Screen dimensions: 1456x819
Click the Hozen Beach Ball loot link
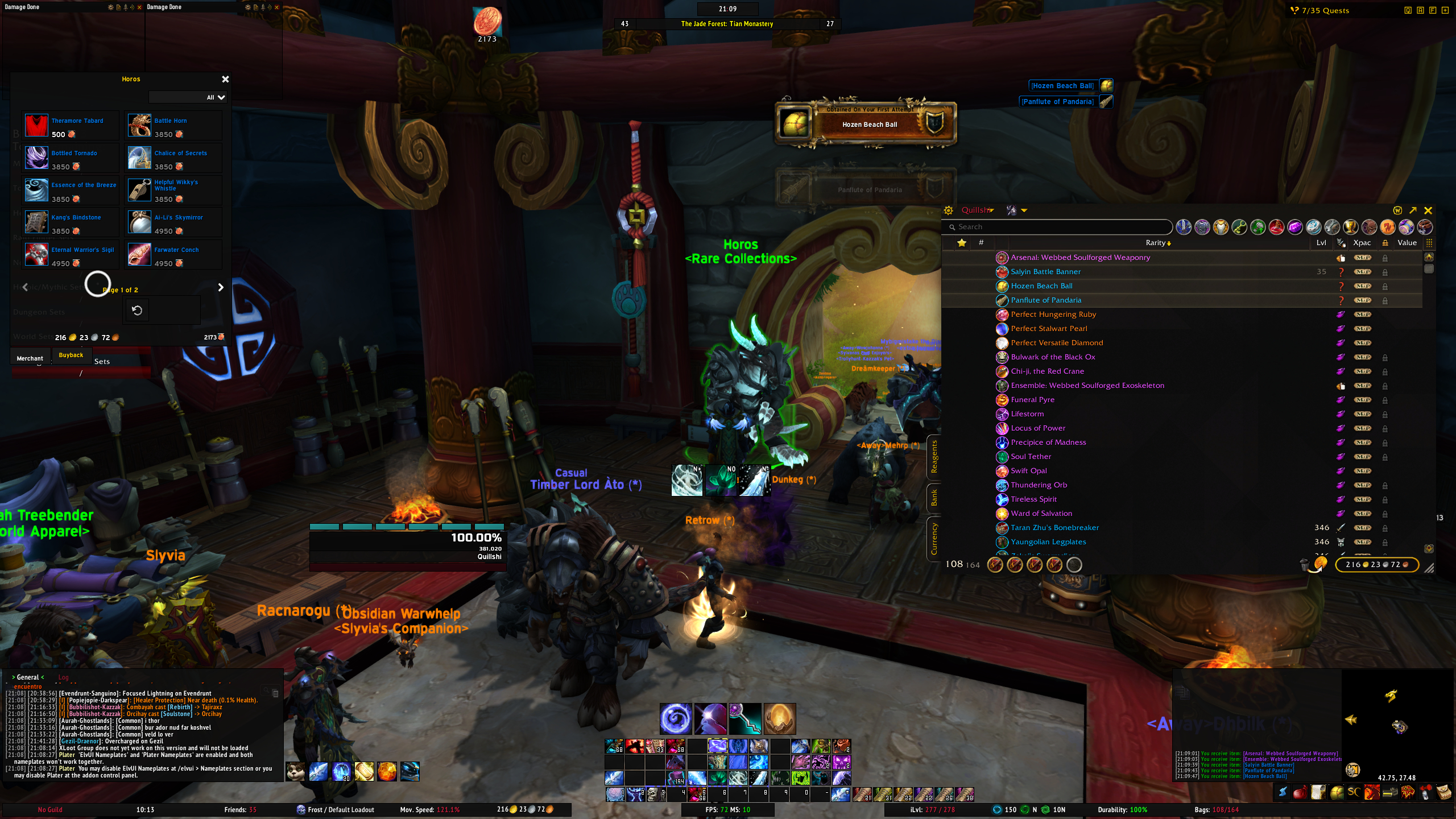(1062, 86)
